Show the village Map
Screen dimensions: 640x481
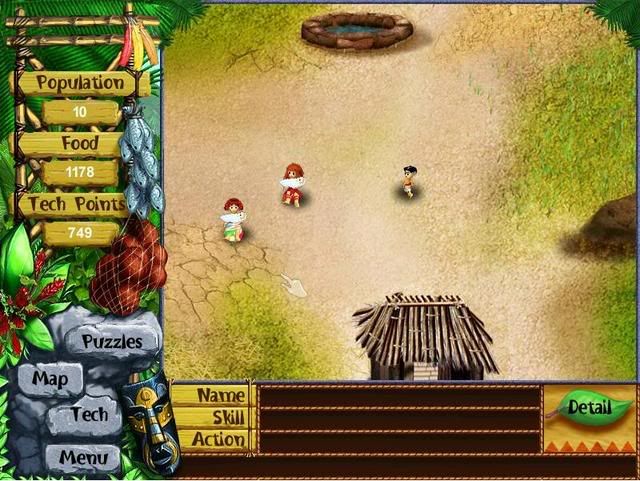[x=50, y=380]
